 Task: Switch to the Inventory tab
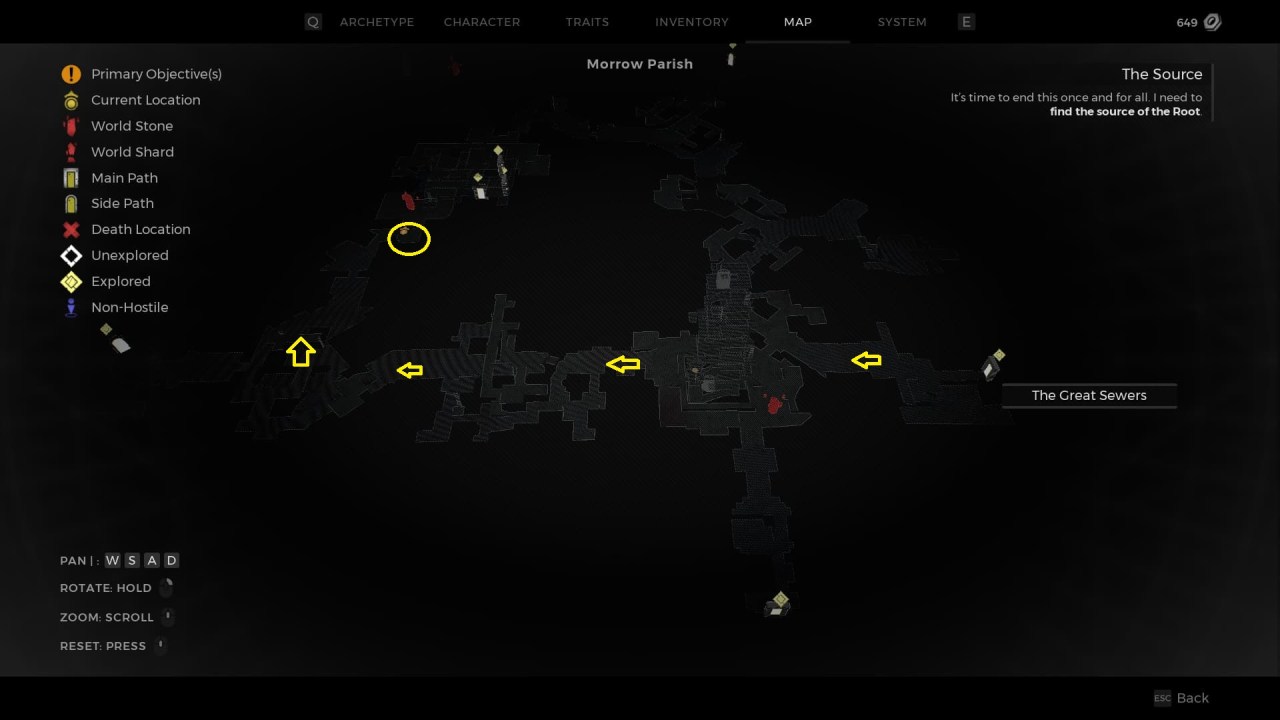click(x=691, y=21)
